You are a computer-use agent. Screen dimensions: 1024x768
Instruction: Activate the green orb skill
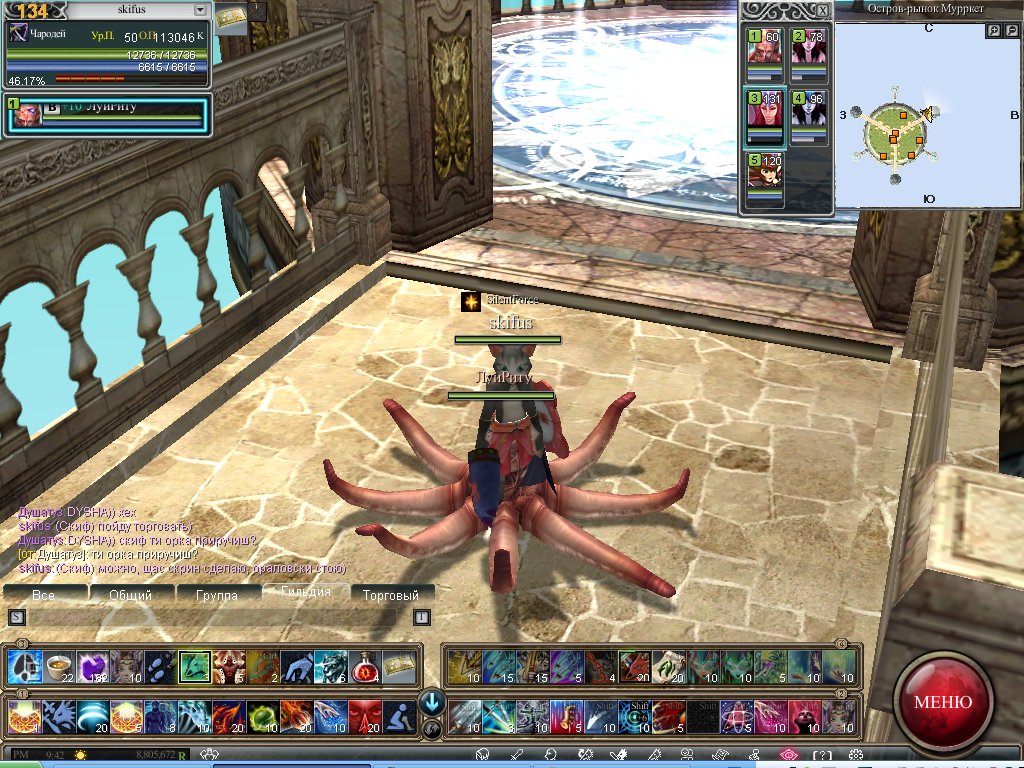click(x=262, y=717)
